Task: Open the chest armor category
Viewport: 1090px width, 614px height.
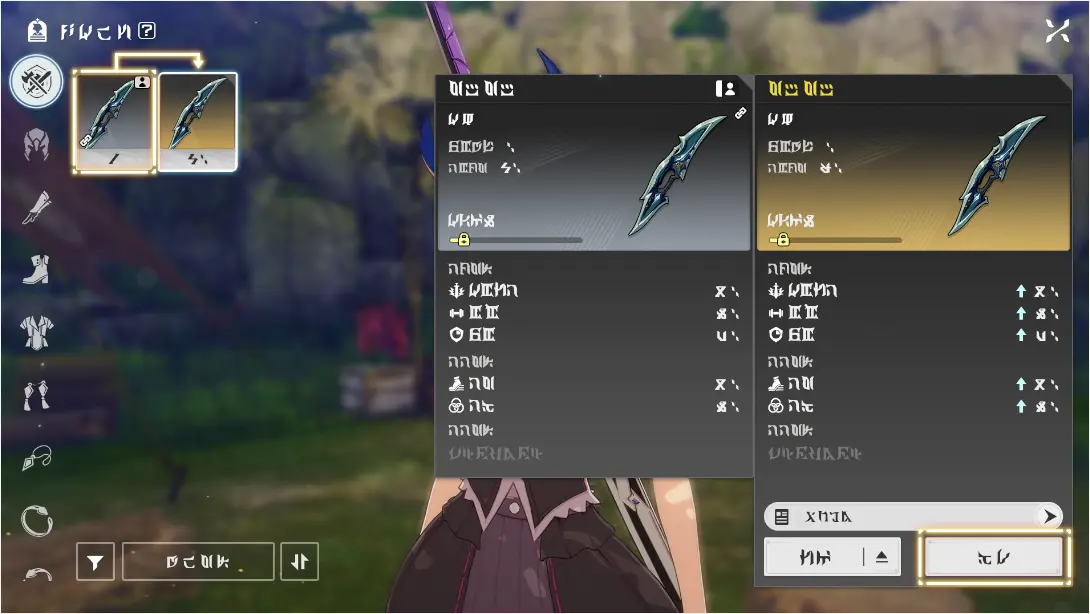Action: (x=37, y=331)
